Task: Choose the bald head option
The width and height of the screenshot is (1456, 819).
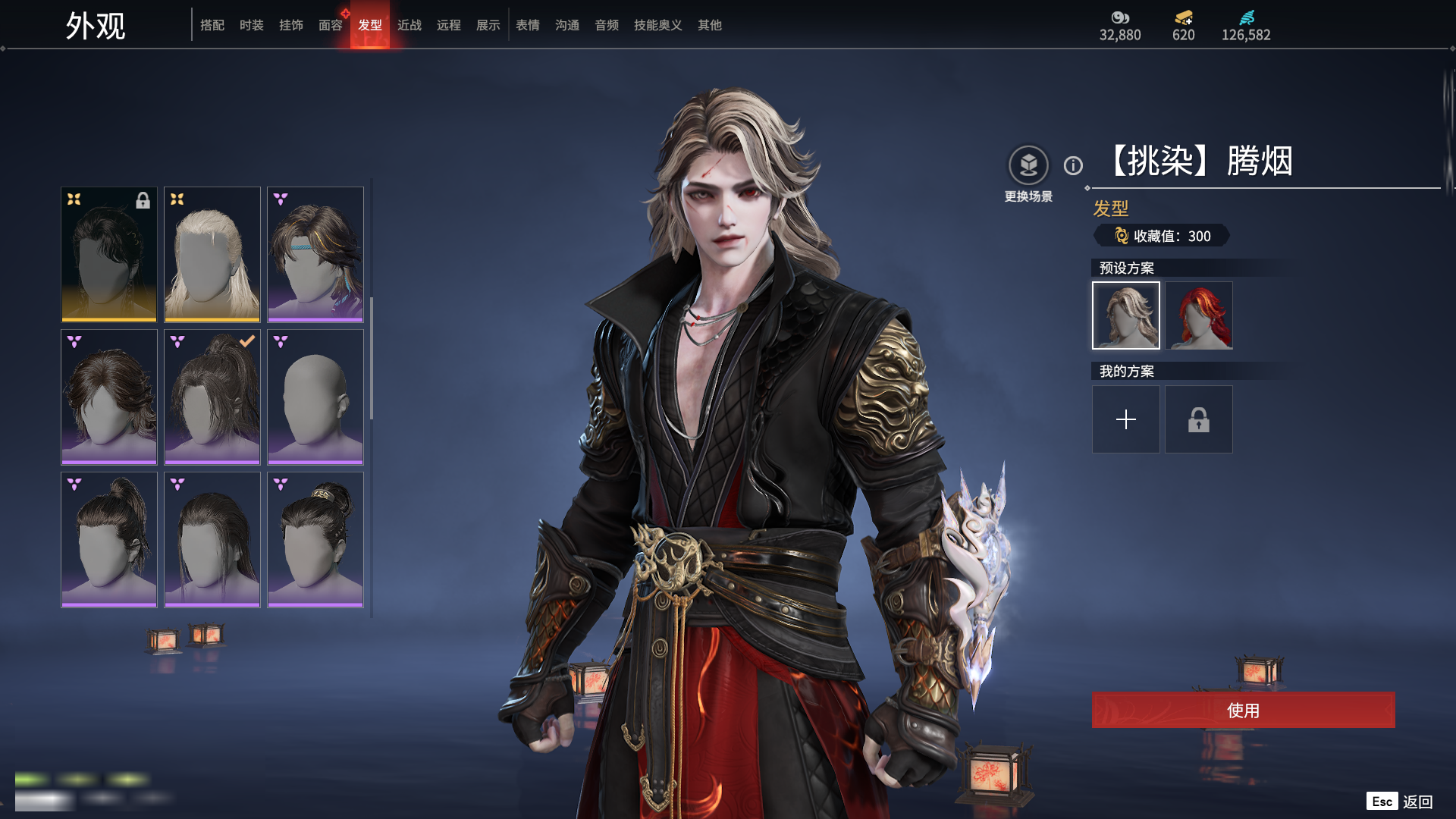Action: pyautogui.click(x=315, y=397)
